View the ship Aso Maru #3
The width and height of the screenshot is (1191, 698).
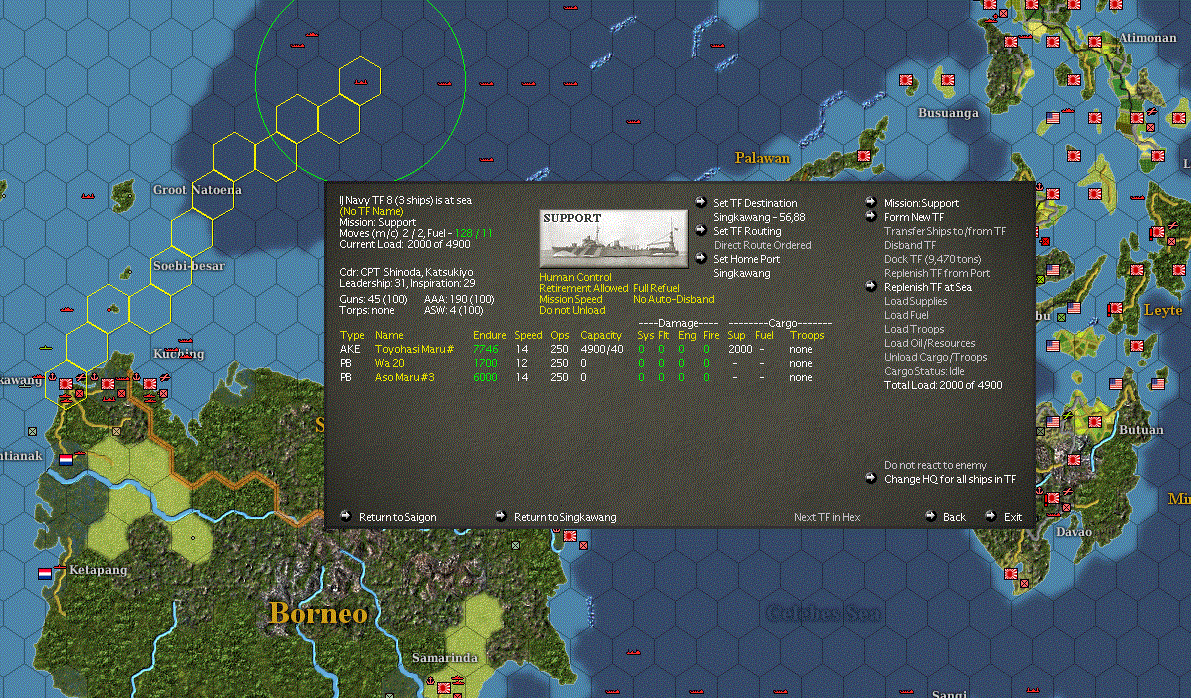[x=404, y=377]
